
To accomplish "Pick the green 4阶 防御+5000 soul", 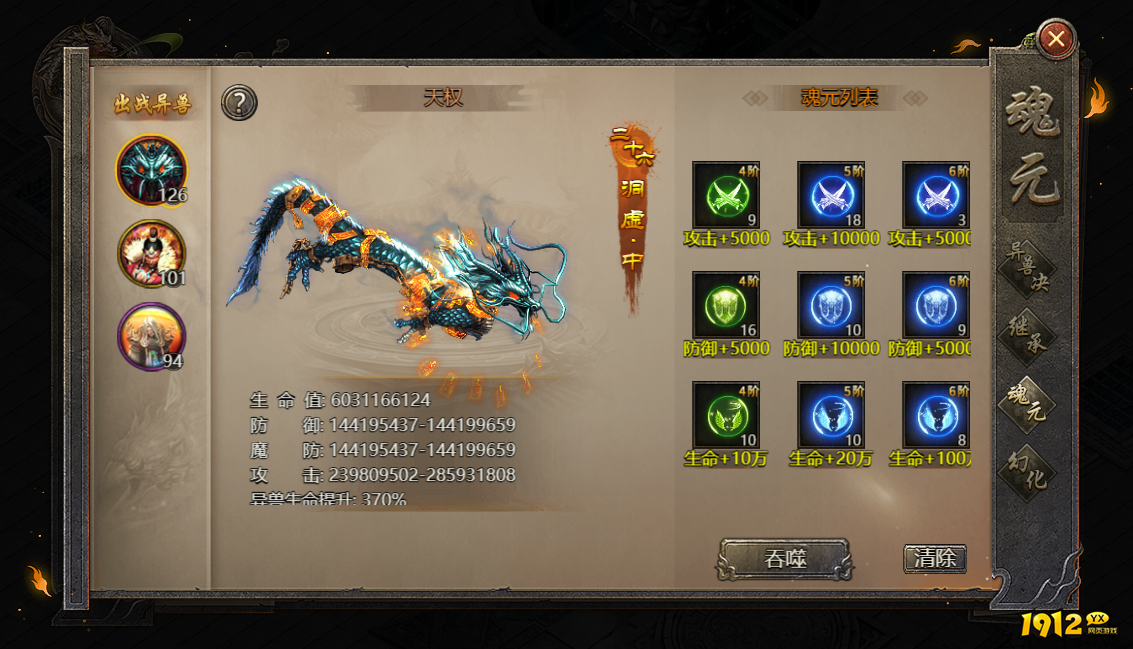I will tap(726, 305).
